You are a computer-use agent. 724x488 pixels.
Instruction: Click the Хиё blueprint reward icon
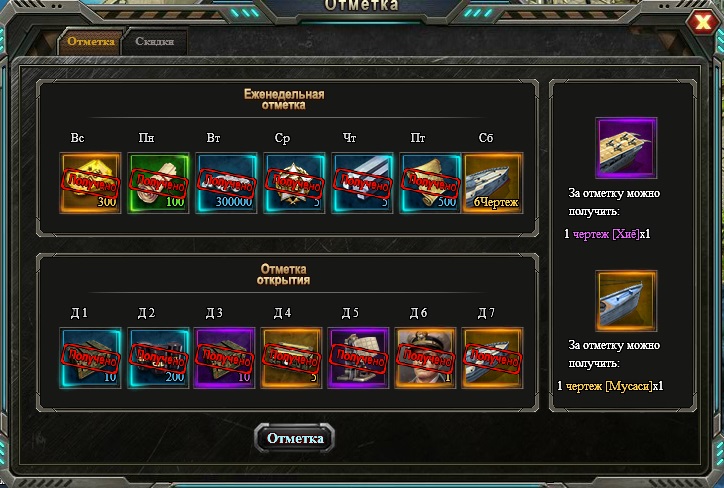click(625, 148)
